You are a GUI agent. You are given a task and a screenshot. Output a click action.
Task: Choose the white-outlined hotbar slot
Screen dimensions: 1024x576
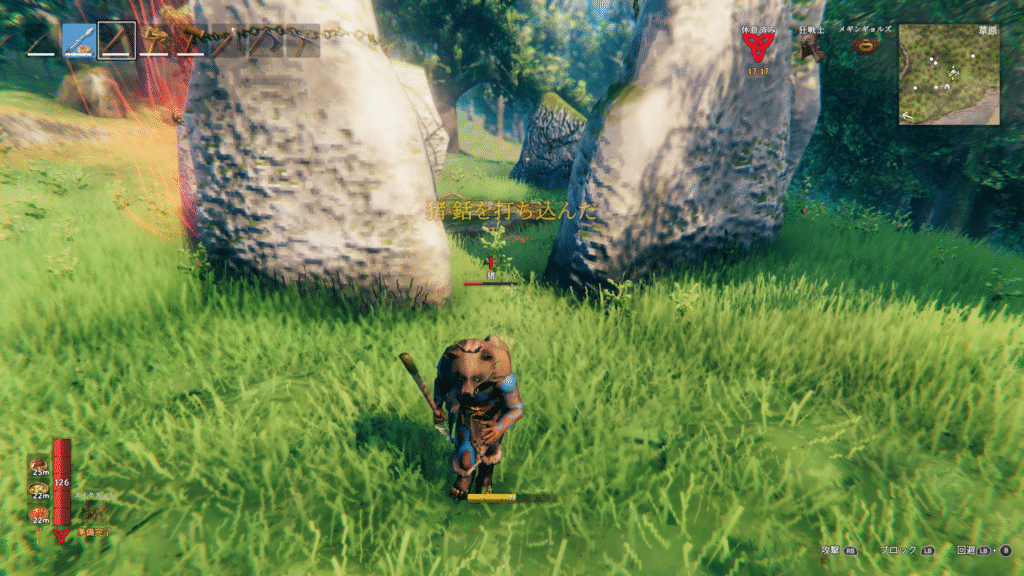pos(117,41)
